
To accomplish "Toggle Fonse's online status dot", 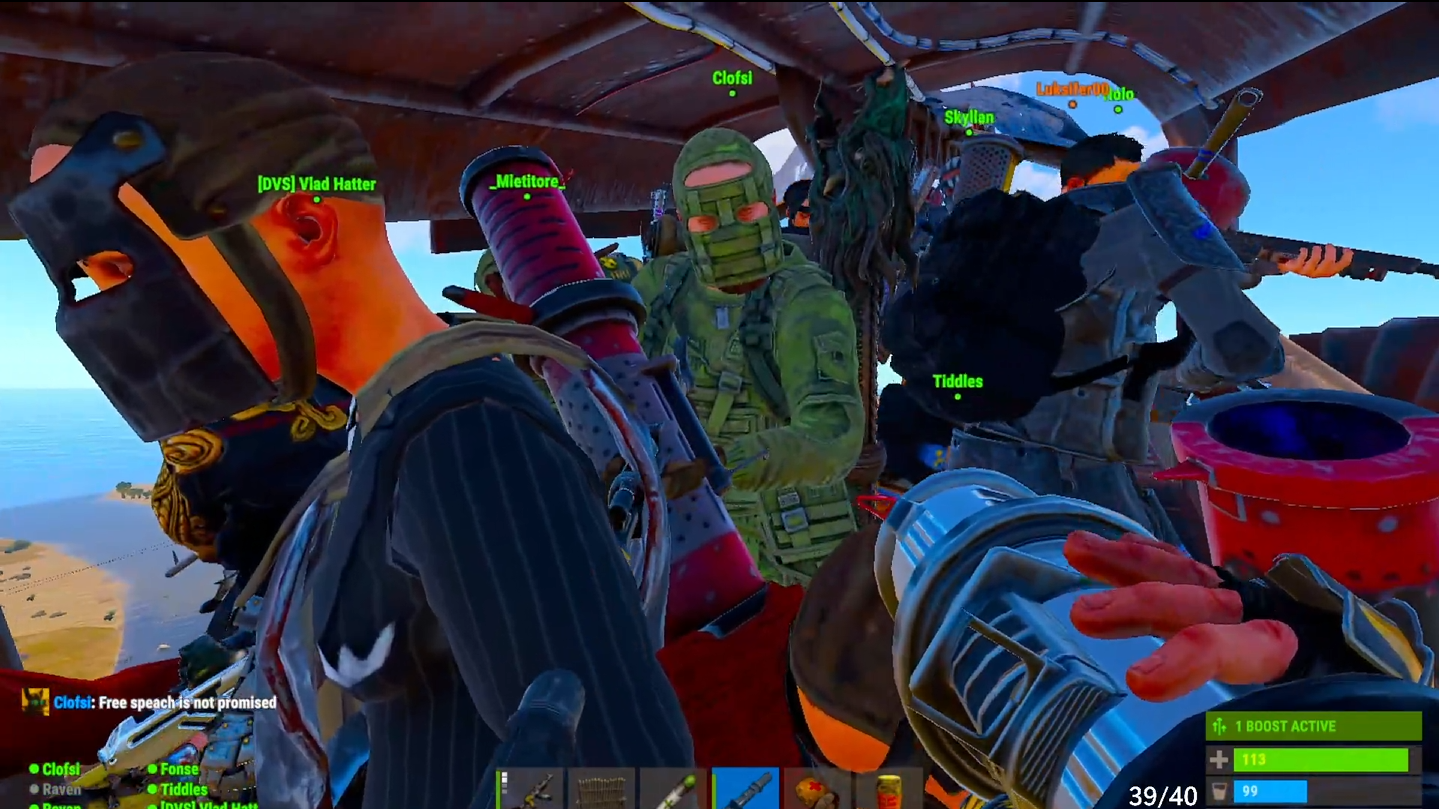I will [x=151, y=769].
